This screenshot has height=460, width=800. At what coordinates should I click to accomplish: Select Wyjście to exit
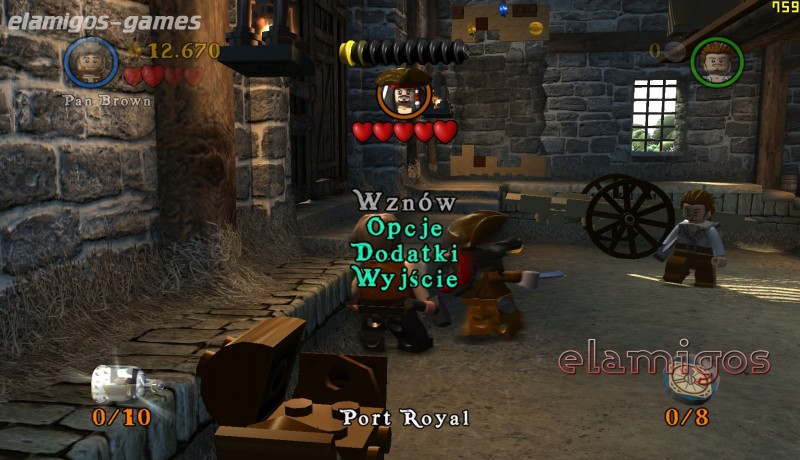pos(404,278)
